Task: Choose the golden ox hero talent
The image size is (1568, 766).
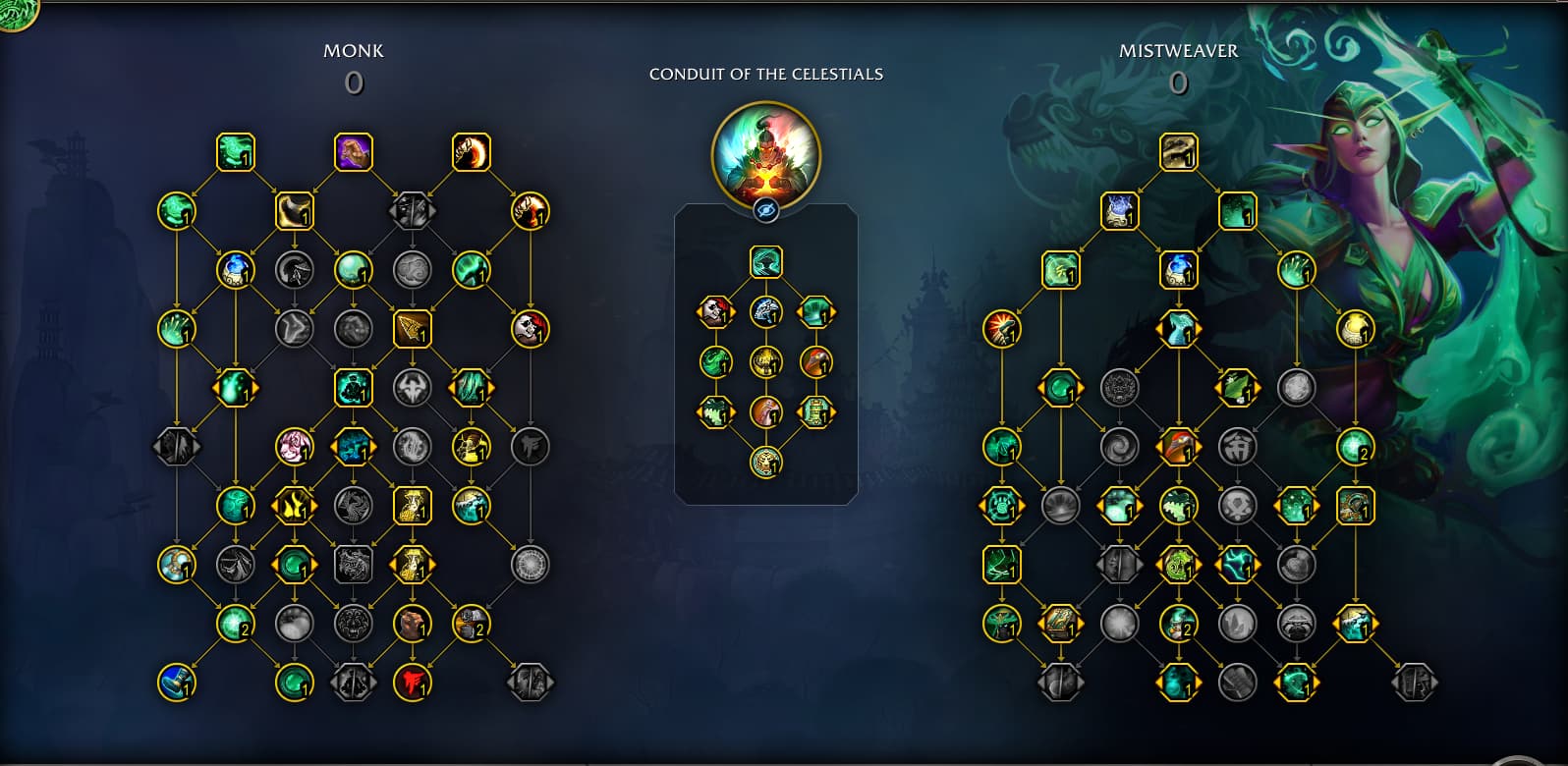Action: (766, 362)
